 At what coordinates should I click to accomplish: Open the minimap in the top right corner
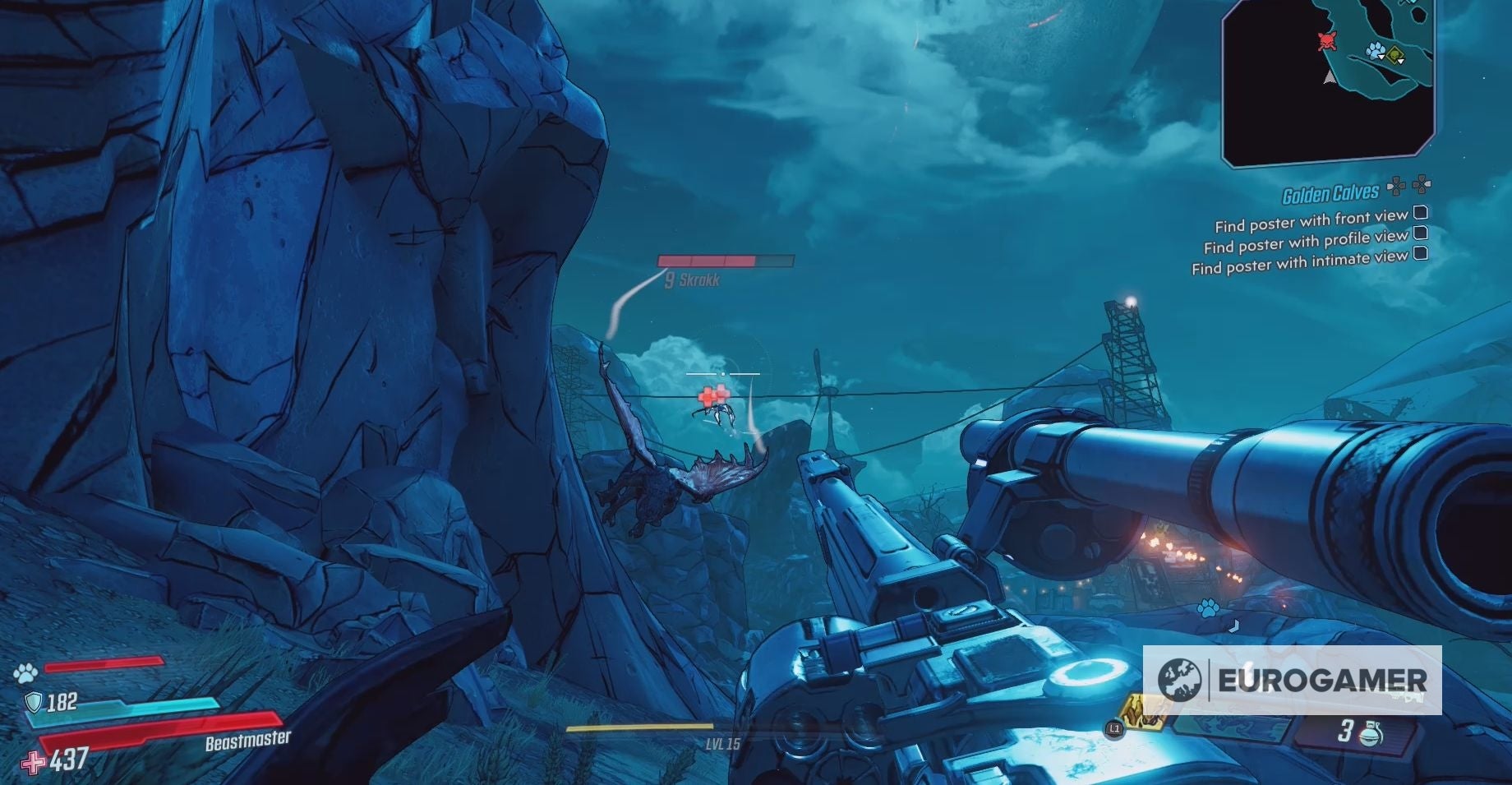point(1327,82)
